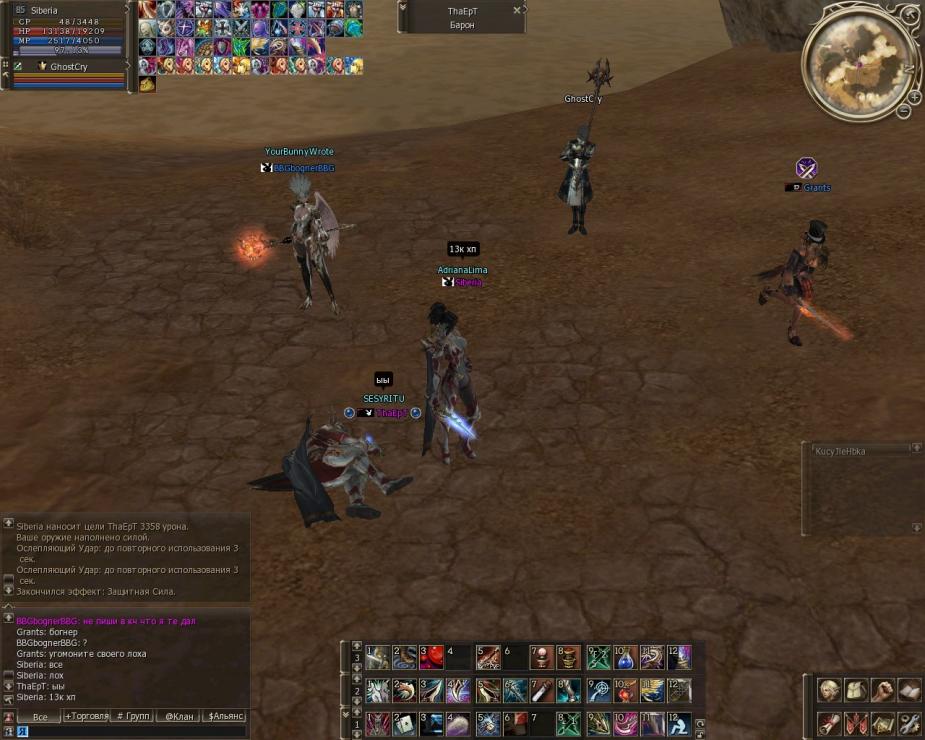Close the ThaEpT target window
The height and width of the screenshot is (740, 925).
(x=516, y=10)
